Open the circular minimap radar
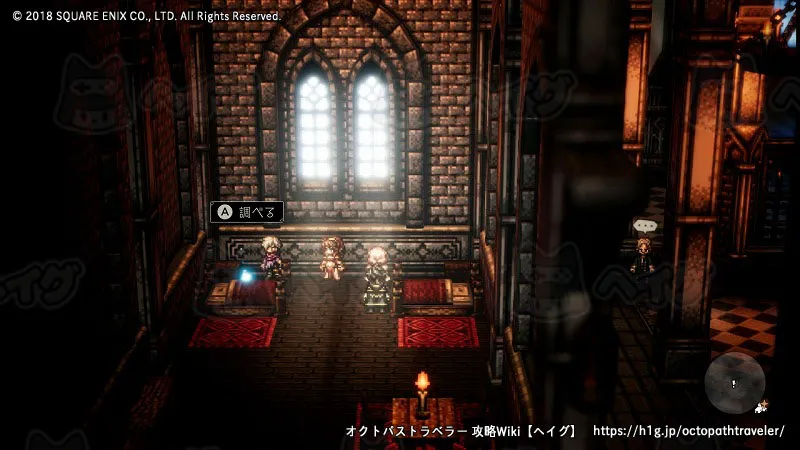800x450 pixels. [x=734, y=383]
